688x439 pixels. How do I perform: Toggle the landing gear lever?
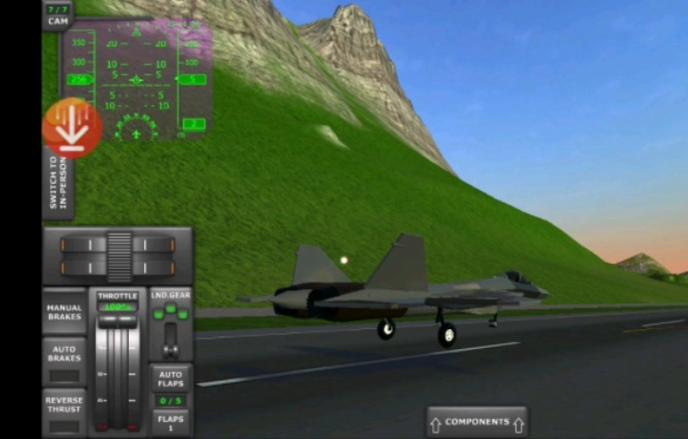click(171, 328)
